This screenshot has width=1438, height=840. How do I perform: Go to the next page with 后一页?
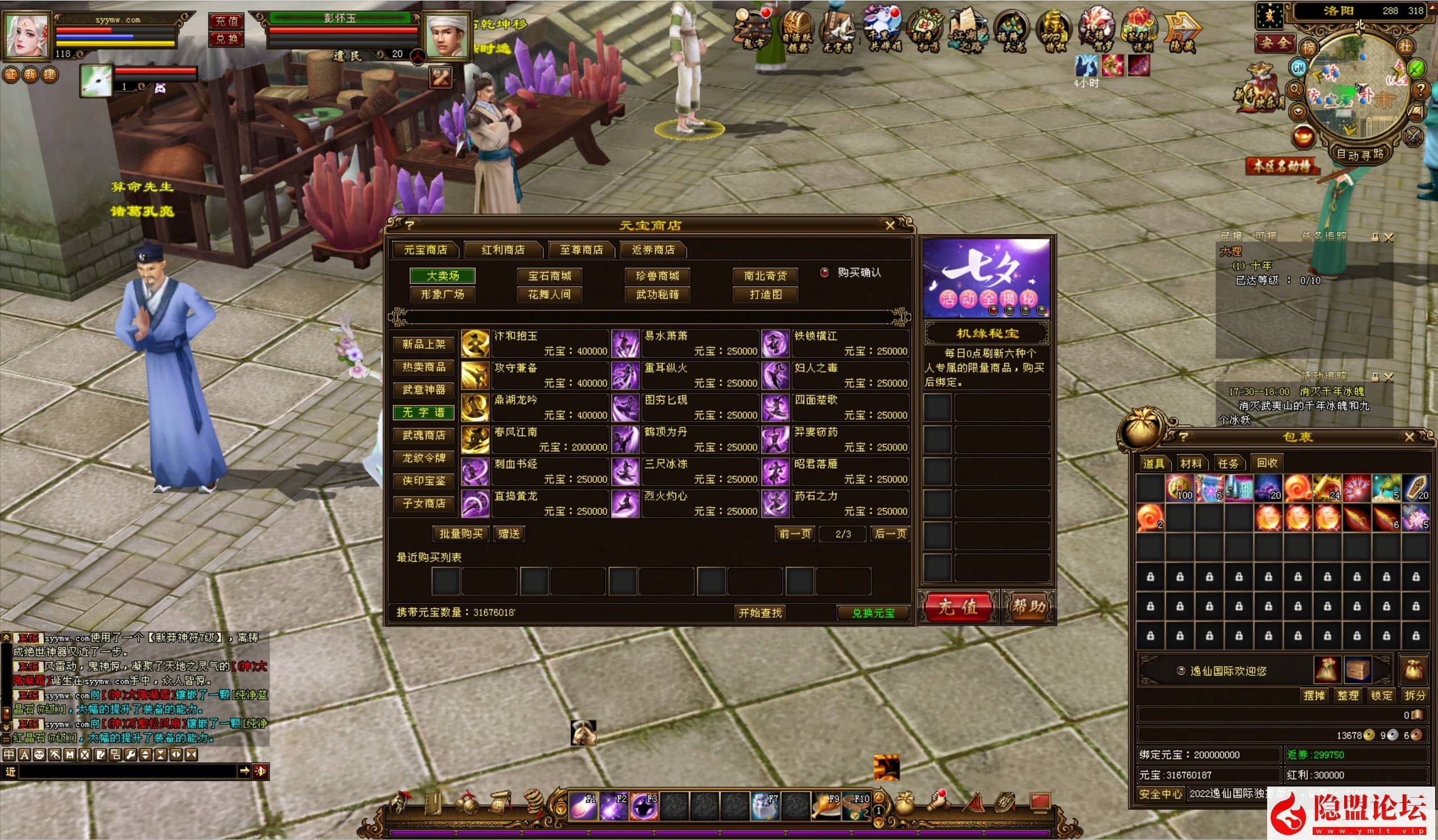click(x=890, y=534)
